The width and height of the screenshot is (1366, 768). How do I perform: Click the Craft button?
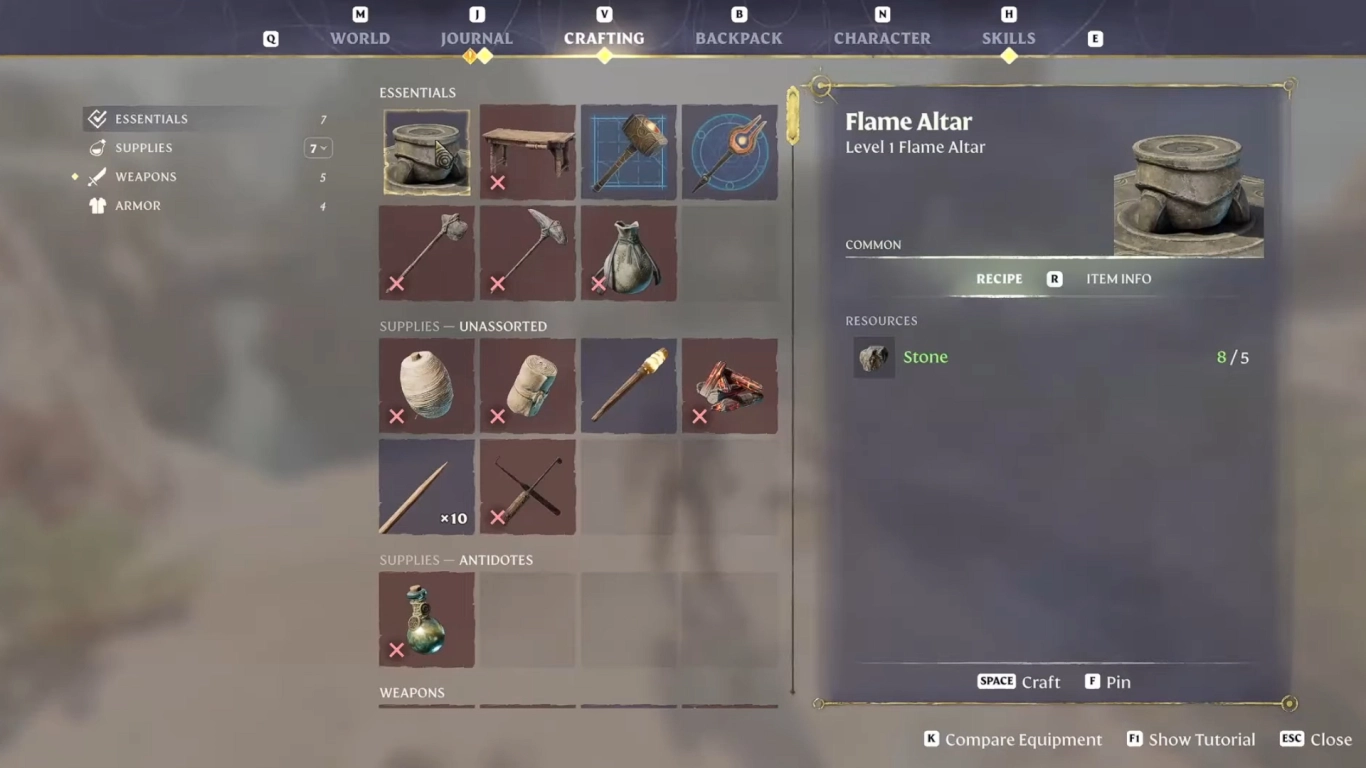point(1018,681)
